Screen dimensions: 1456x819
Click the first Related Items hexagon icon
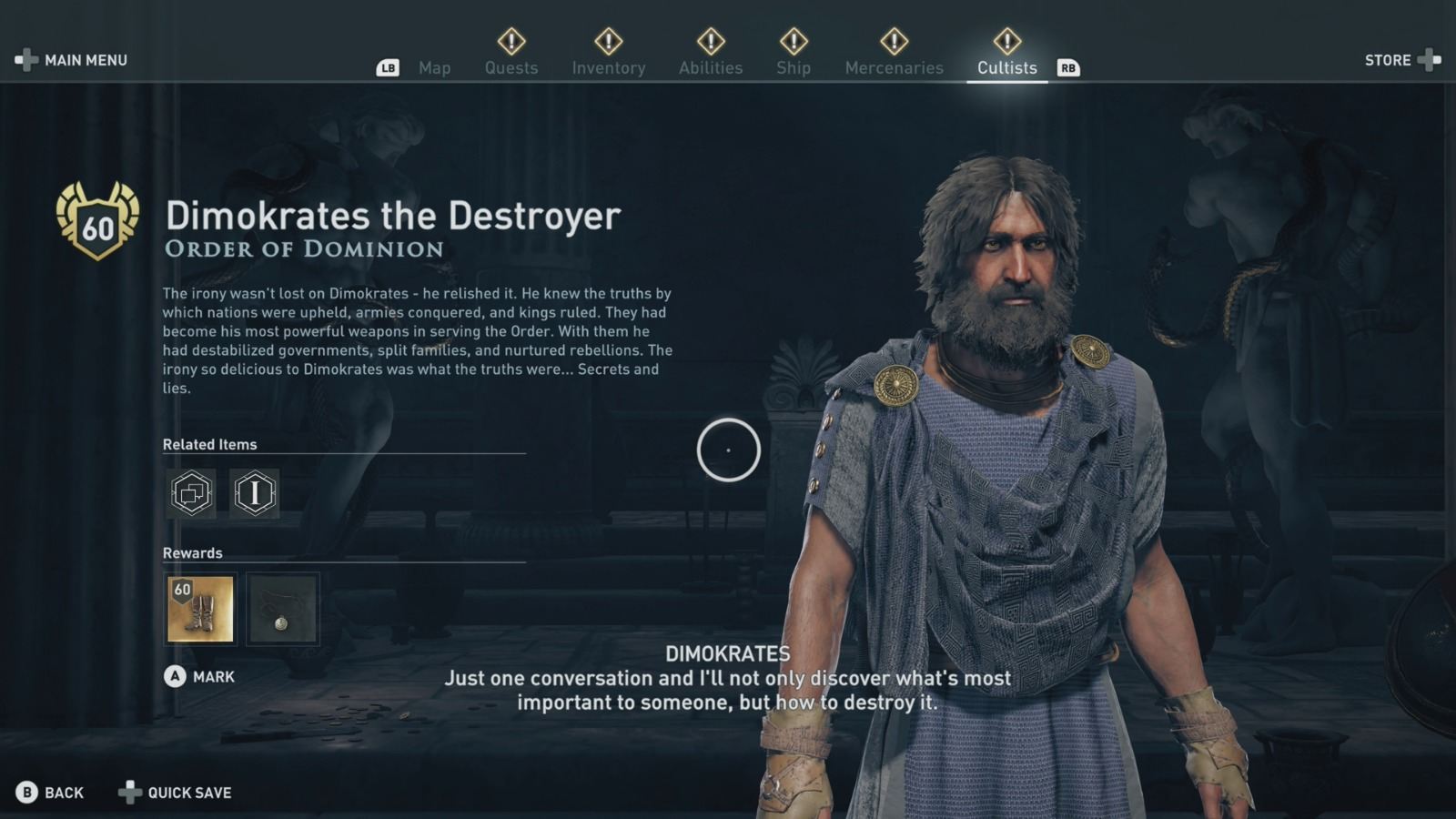[191, 494]
